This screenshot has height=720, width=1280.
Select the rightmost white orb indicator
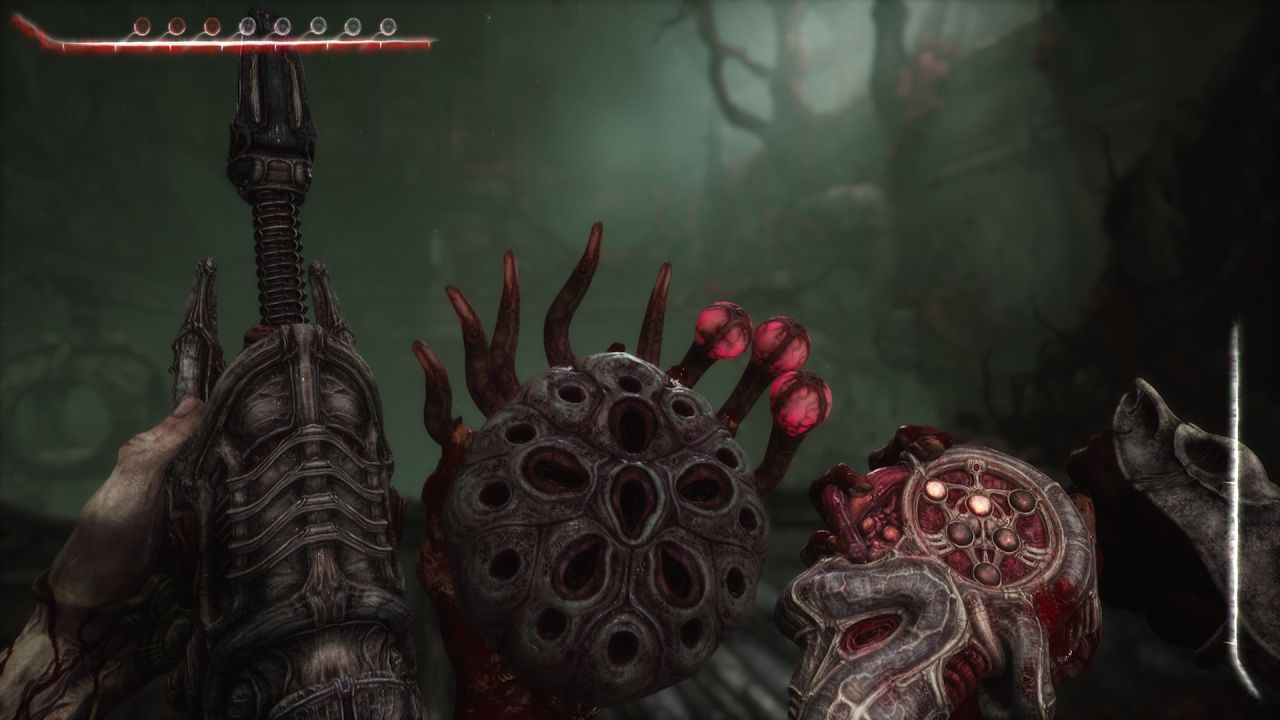389,24
